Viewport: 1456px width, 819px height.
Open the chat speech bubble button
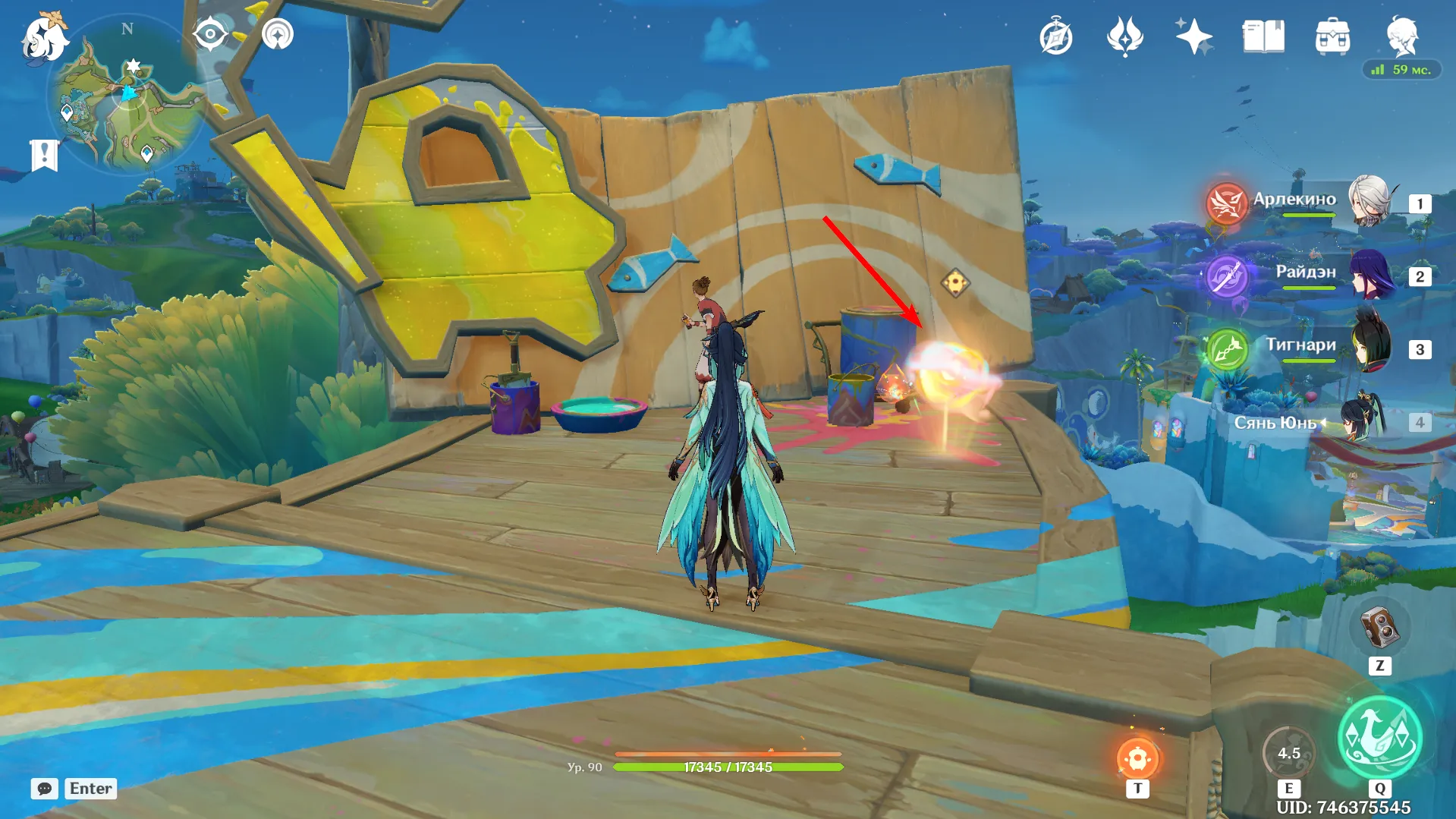[45, 788]
